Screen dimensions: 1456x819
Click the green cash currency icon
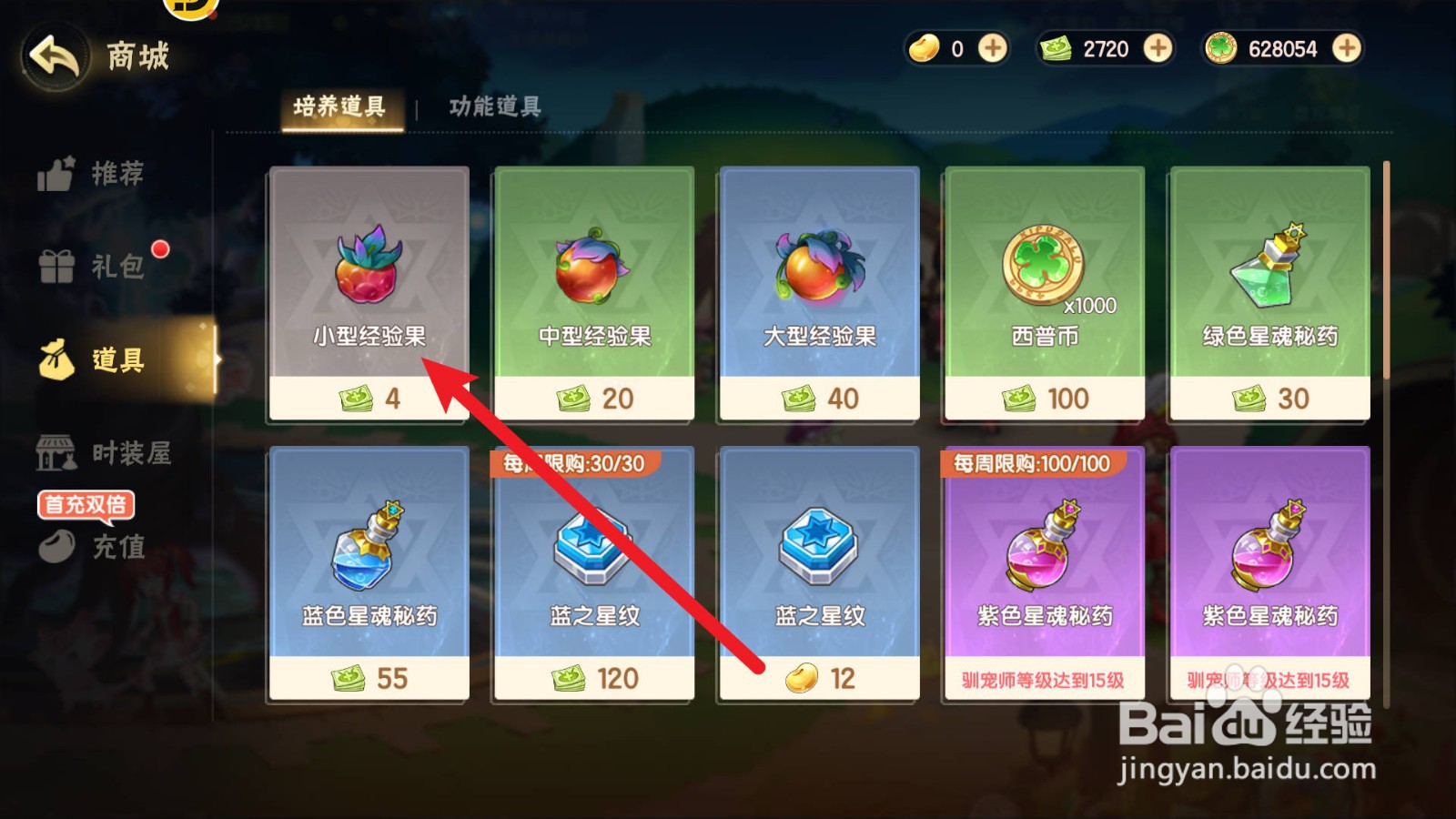[x=1056, y=49]
